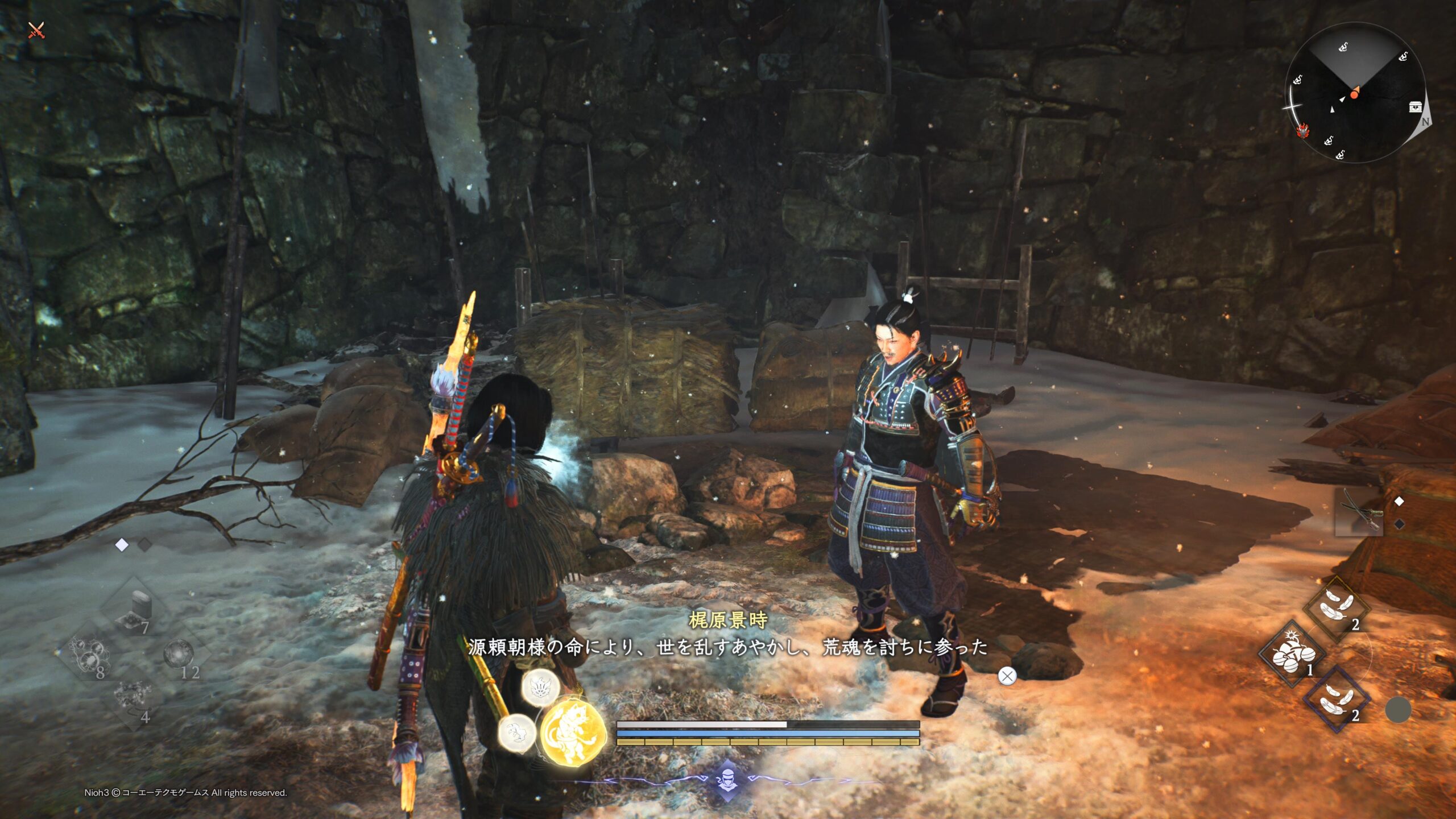Screen dimensions: 1456x819
Task: Select the crossed katanas weapon slot
Action: (1359, 512)
